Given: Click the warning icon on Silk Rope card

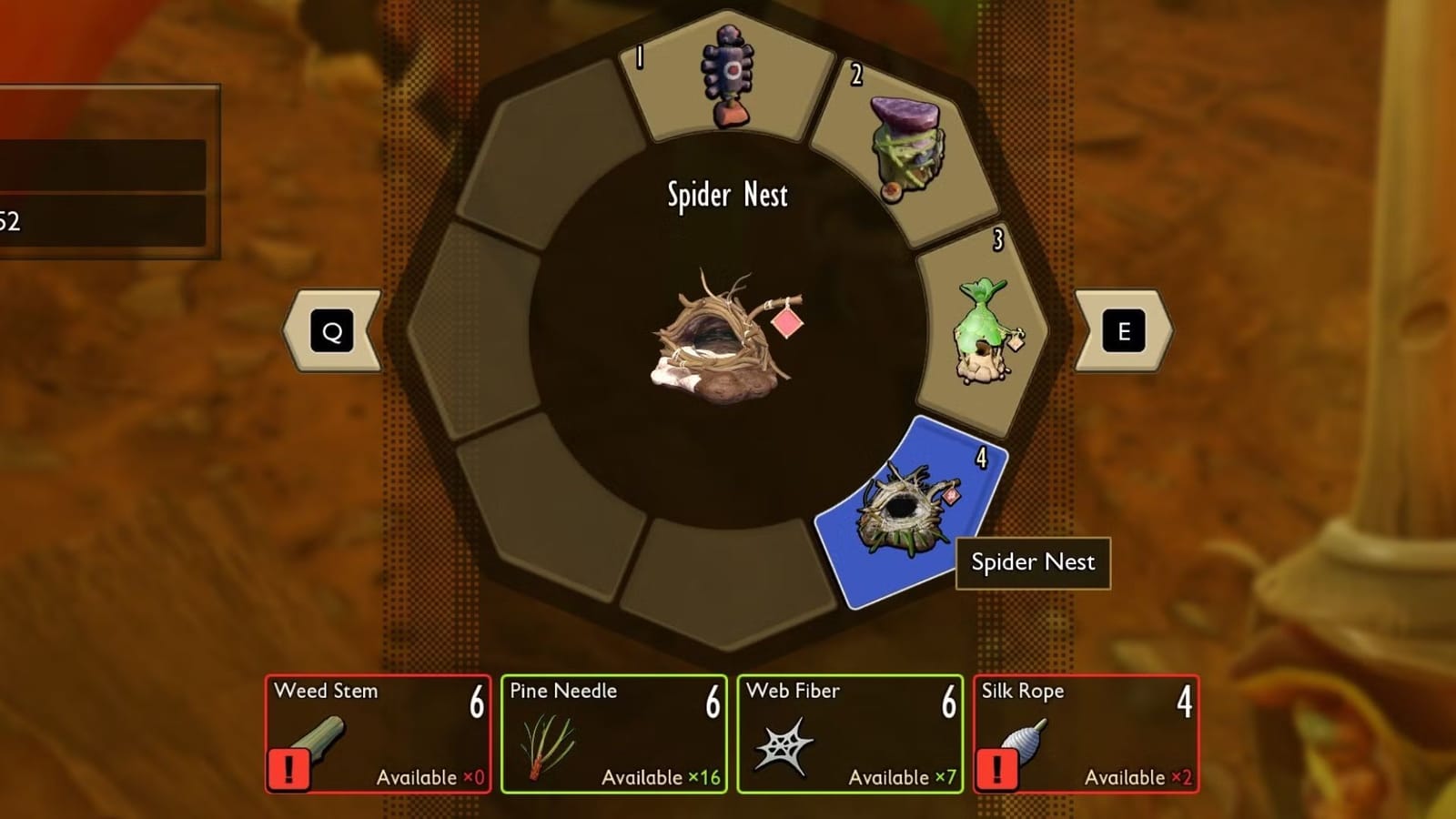Looking at the screenshot, I should (996, 770).
